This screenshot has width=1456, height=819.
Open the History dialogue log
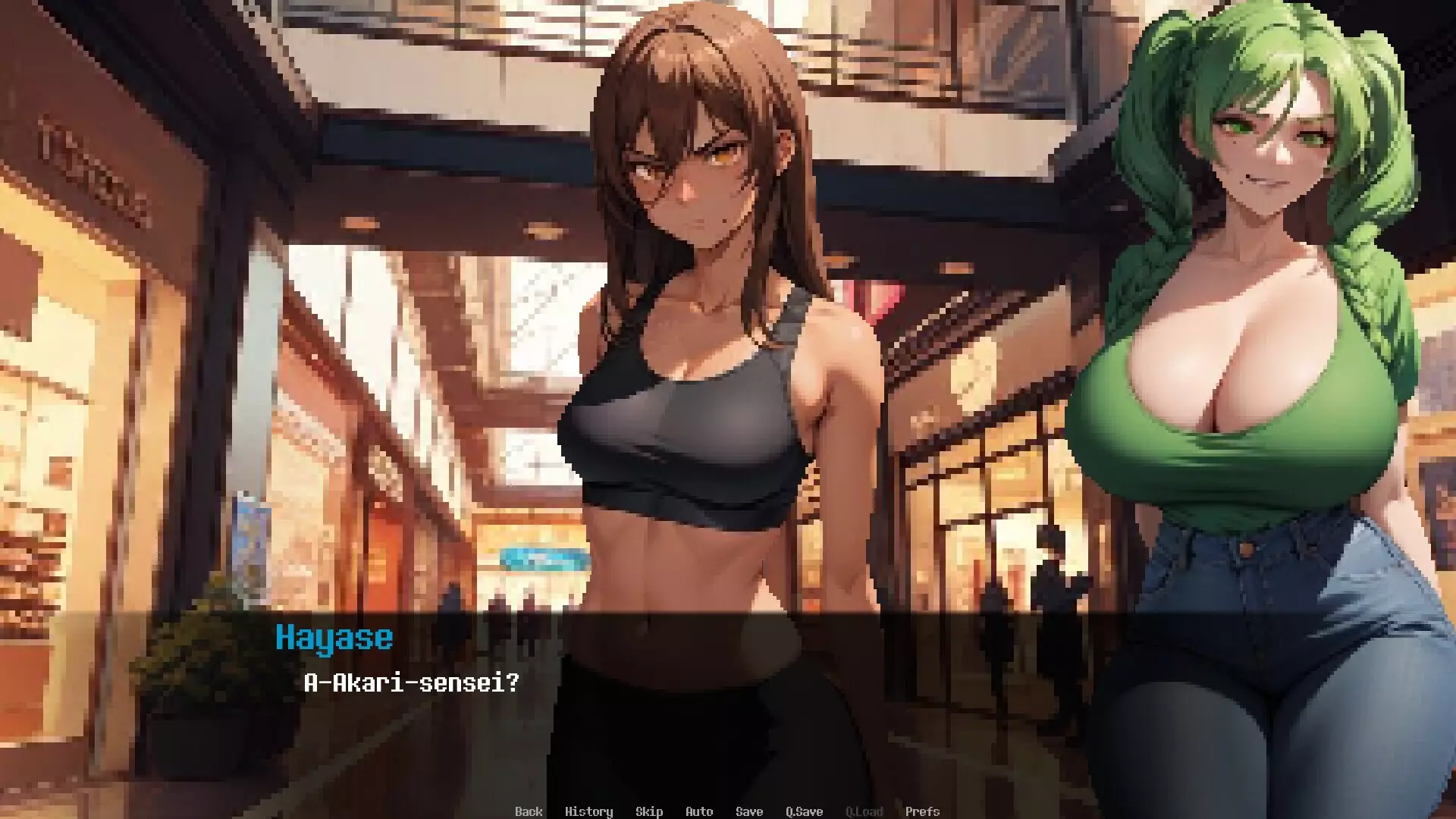tap(590, 811)
